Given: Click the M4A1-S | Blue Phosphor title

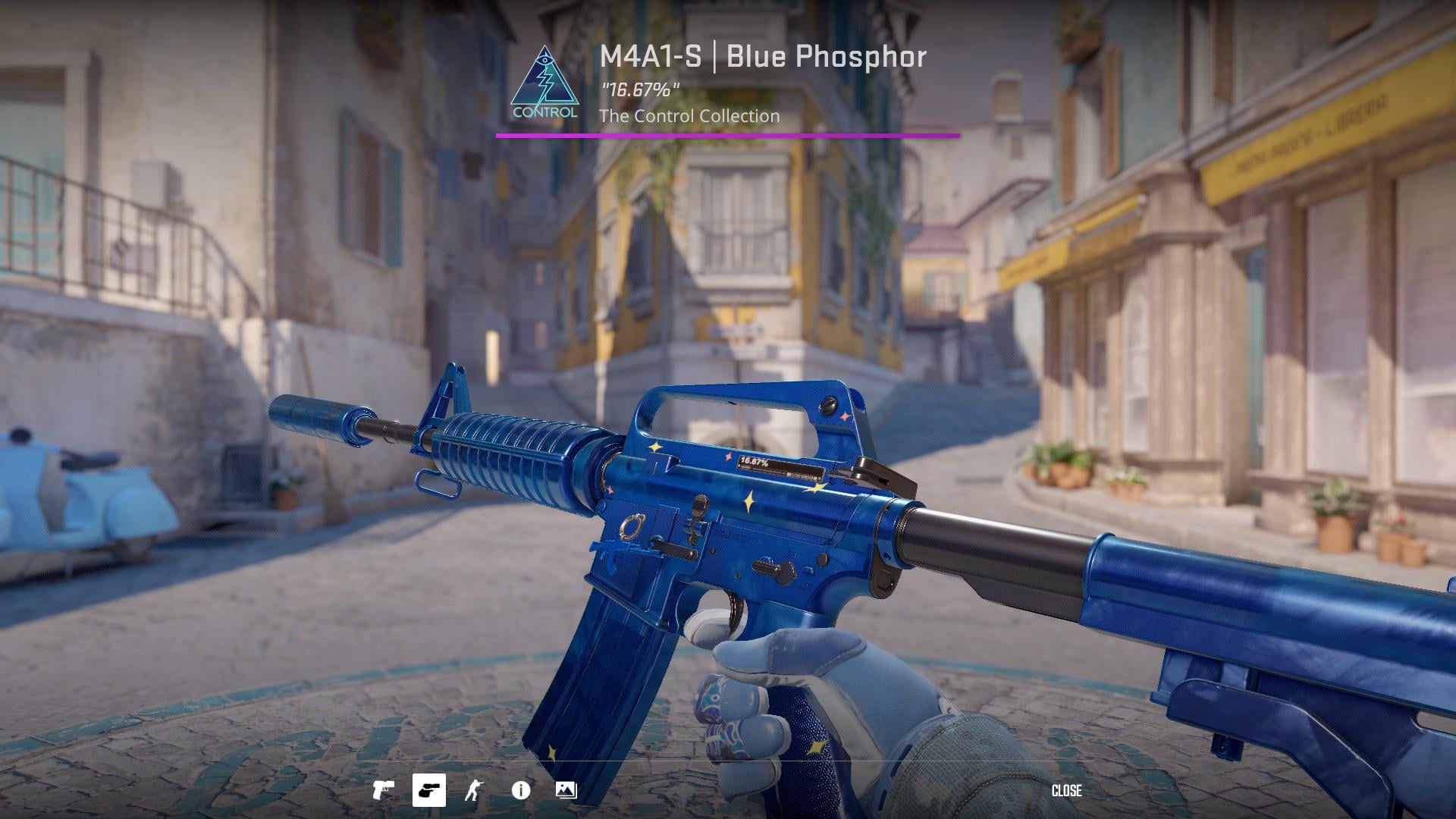Looking at the screenshot, I should tap(761, 57).
